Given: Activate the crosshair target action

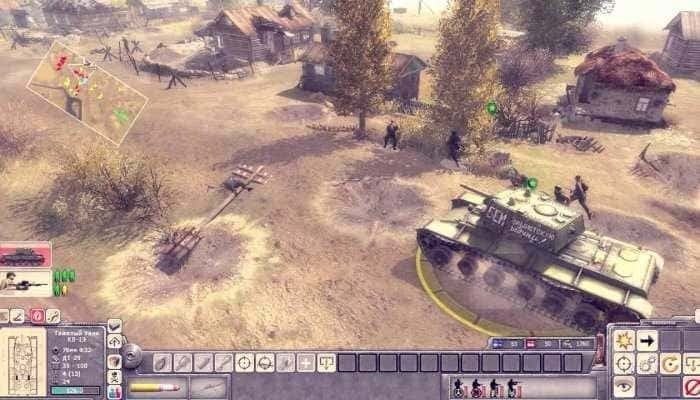Looking at the screenshot, I should click(x=243, y=362).
